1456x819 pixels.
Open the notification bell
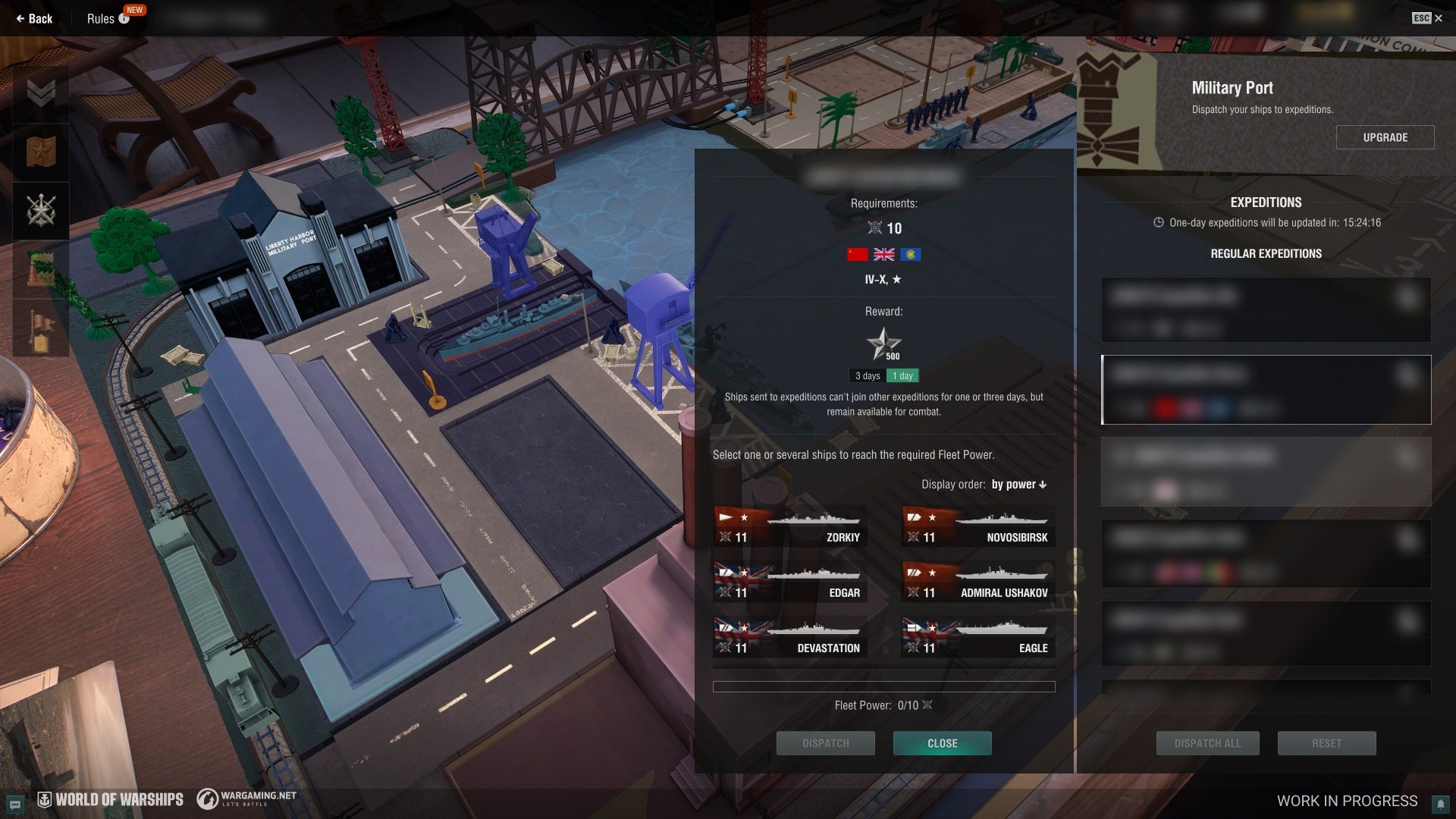tap(1439, 804)
